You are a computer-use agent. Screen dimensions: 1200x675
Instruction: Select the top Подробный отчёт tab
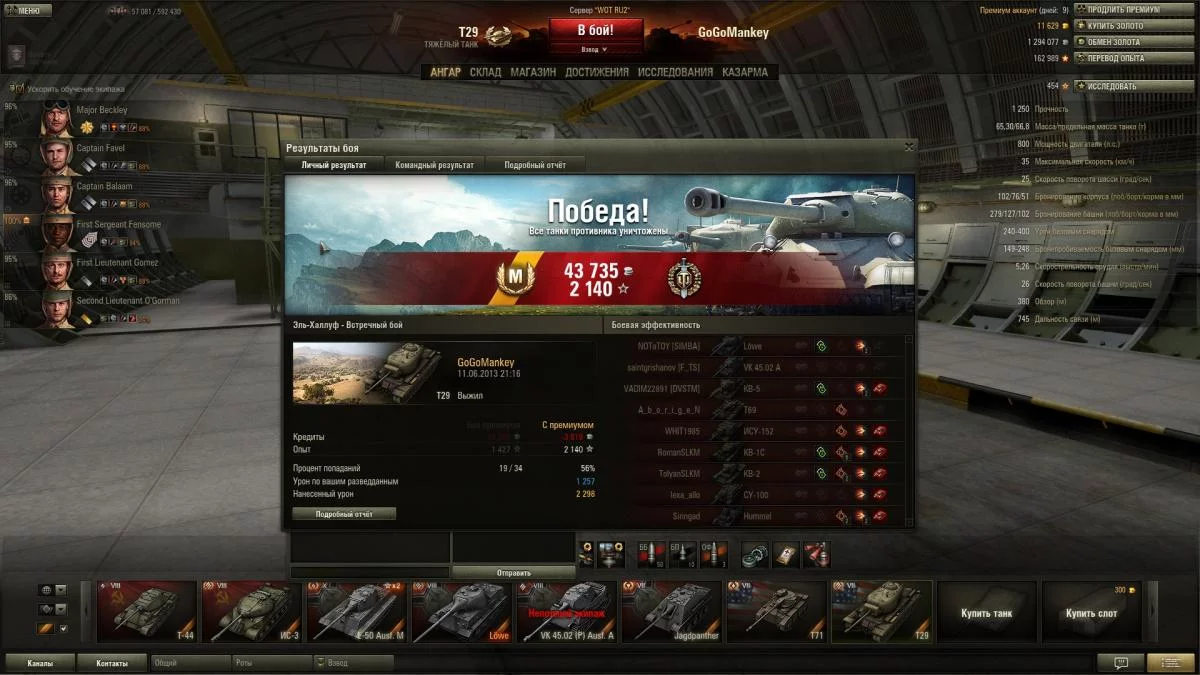pos(535,165)
